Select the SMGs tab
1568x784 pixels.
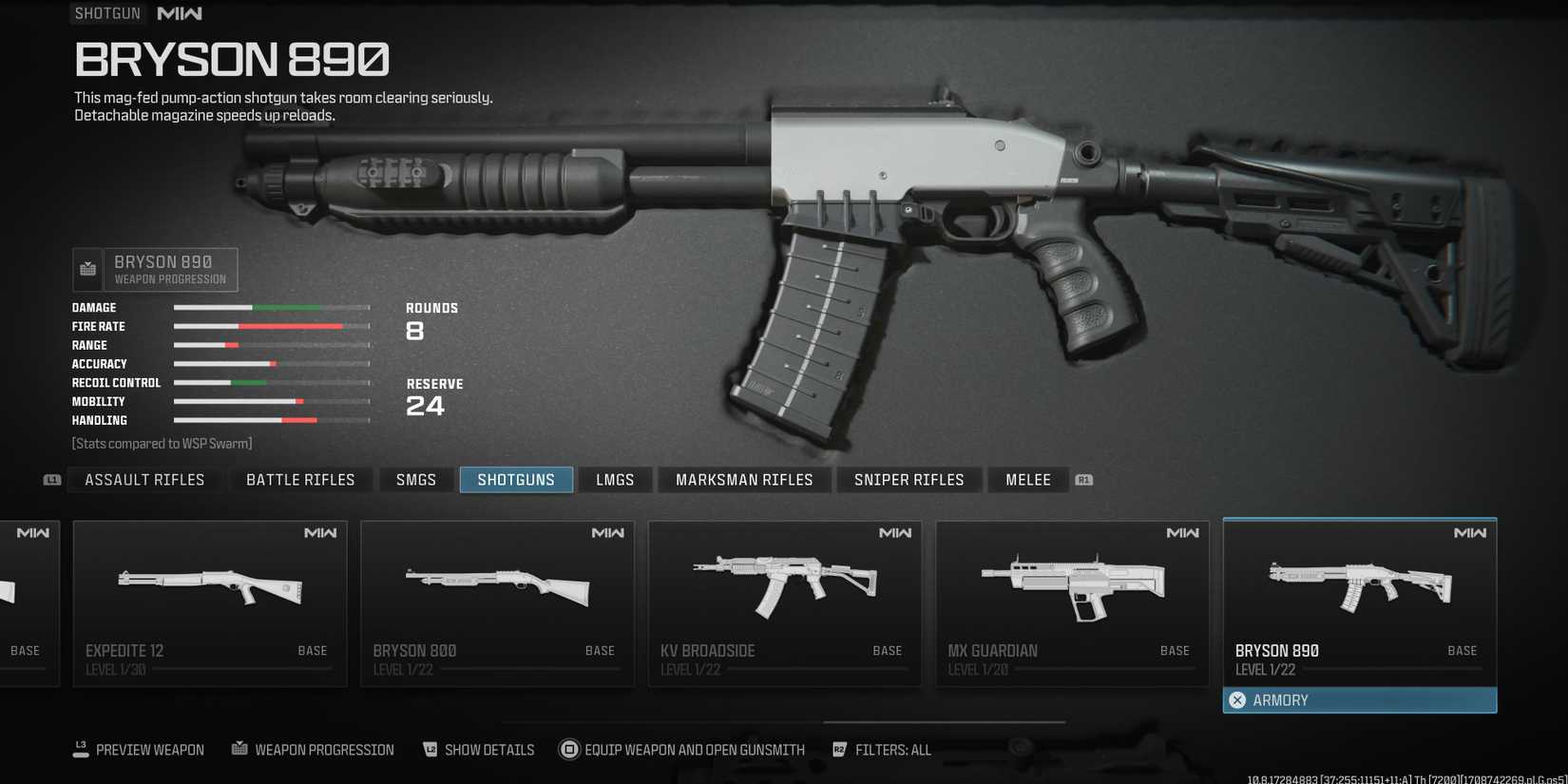(416, 480)
